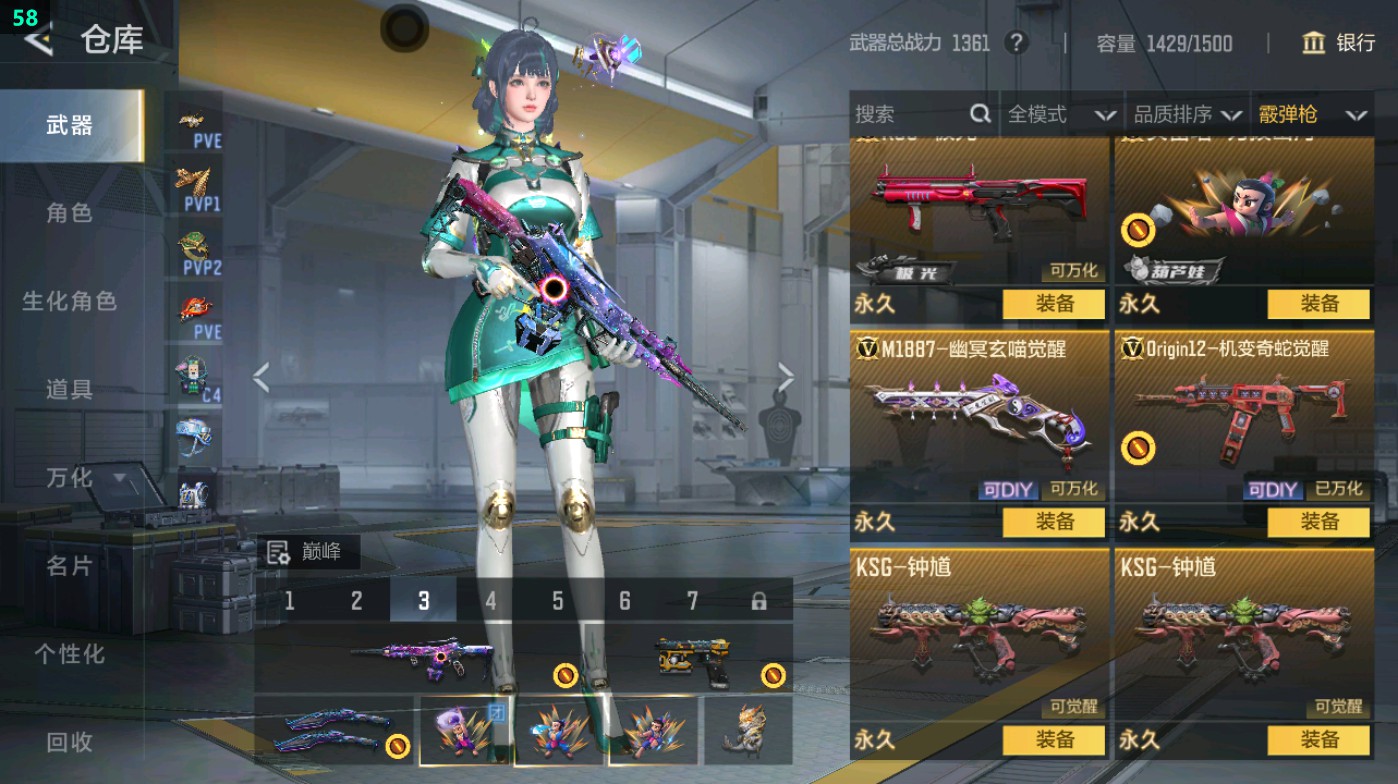Show help for 武器总战力
1398x784 pixels.
pyautogui.click(x=1016, y=43)
